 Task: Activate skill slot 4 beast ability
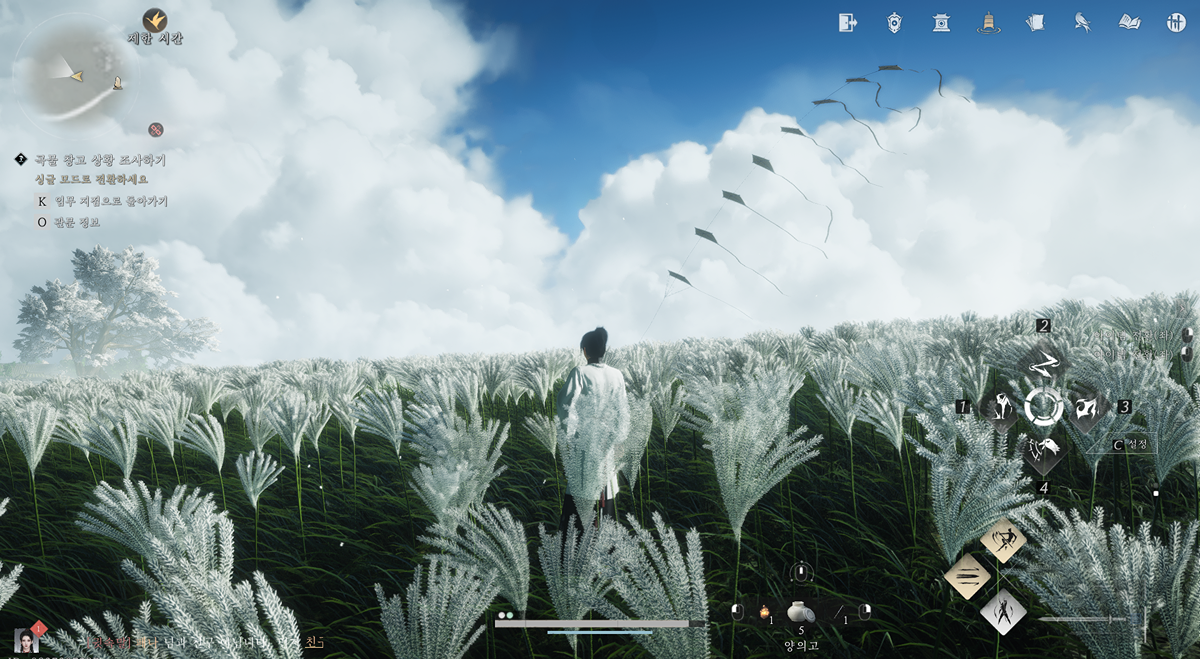pyautogui.click(x=1043, y=451)
